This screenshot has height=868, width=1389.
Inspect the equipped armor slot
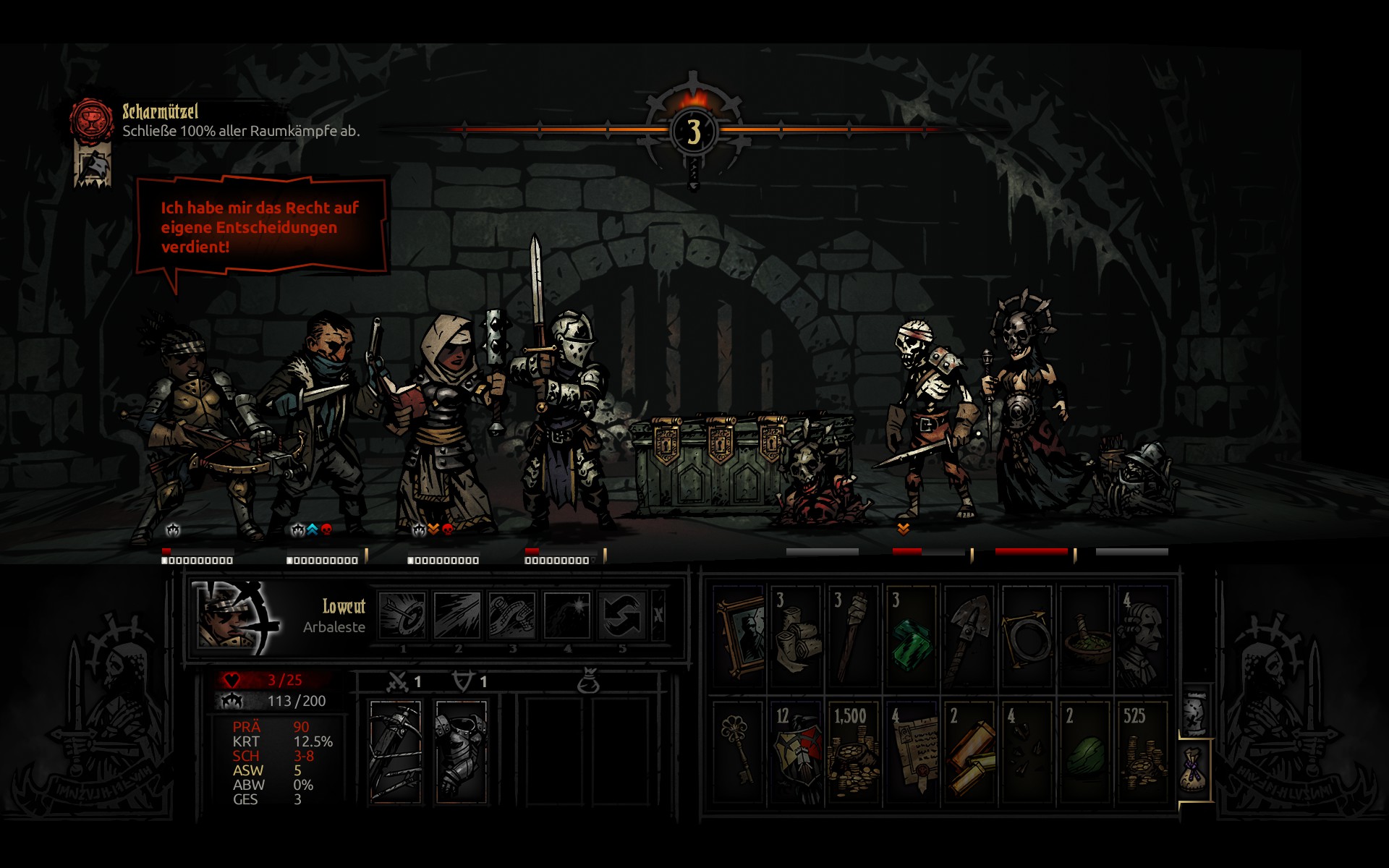pyautogui.click(x=461, y=751)
